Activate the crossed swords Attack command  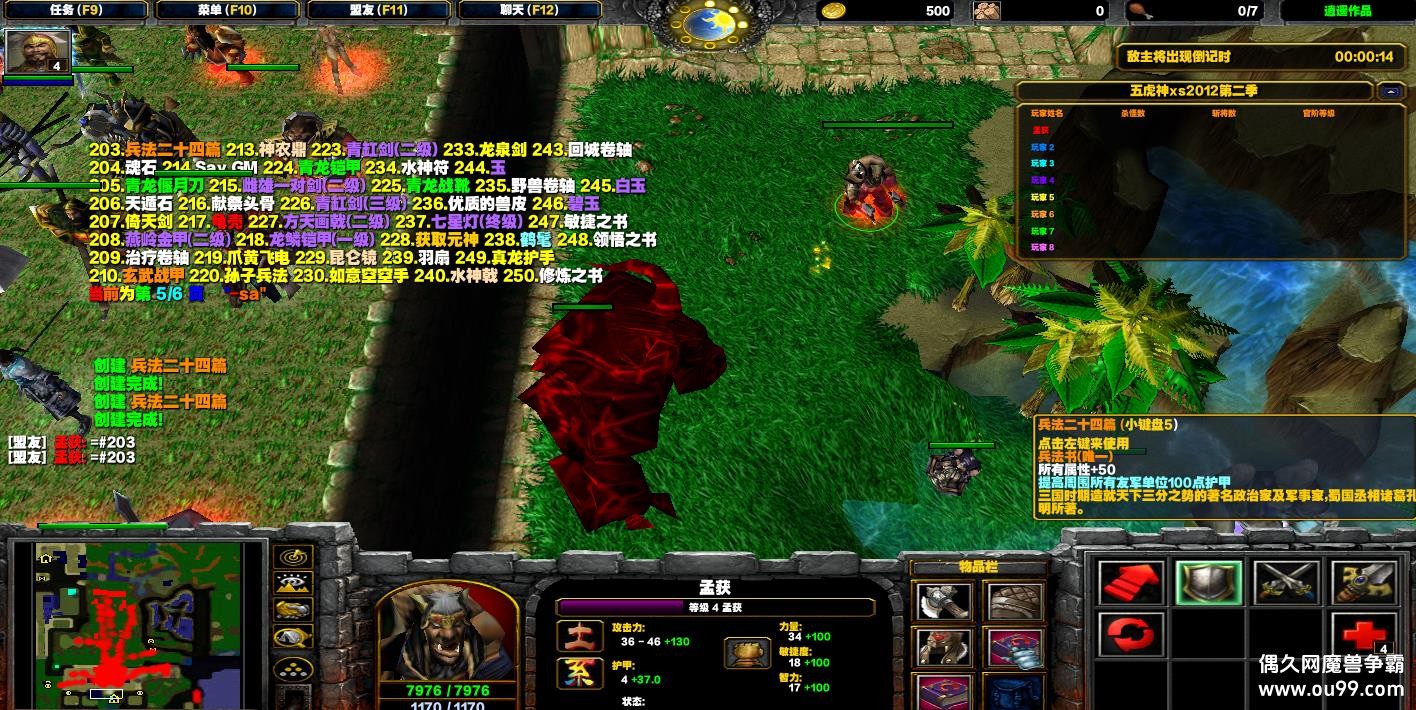1285,583
